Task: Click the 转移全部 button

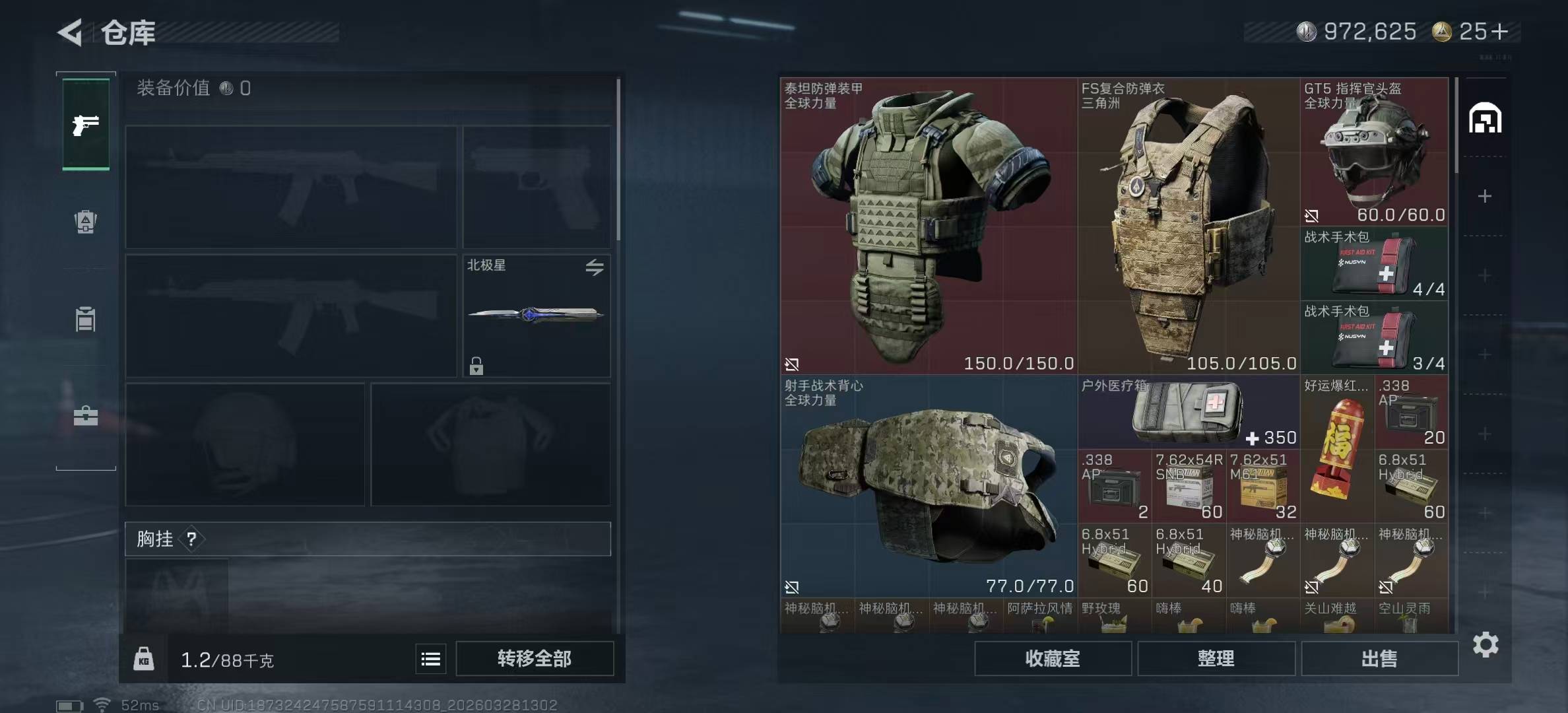Action: click(535, 658)
